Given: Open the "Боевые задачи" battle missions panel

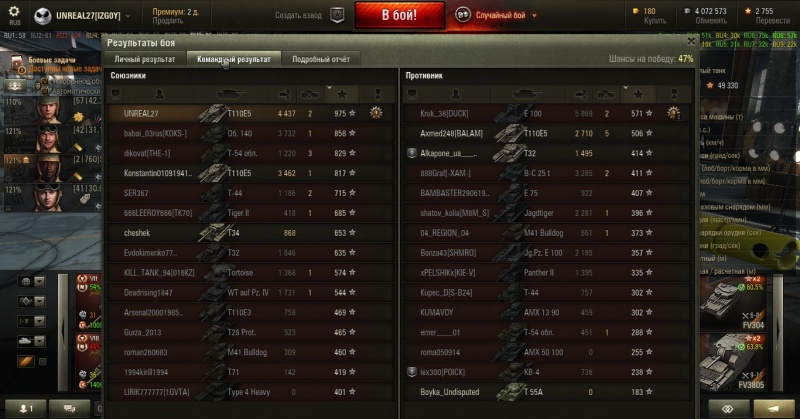Looking at the screenshot, I should coord(45,62).
